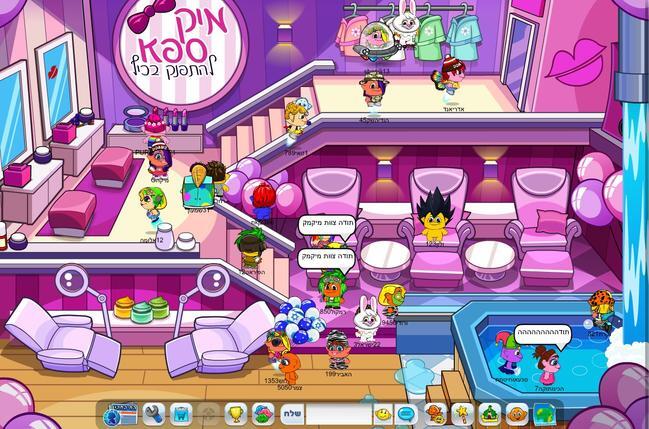Send the chat message with שלח
Image resolution: width=649 pixels, height=429 pixels.
[291, 413]
